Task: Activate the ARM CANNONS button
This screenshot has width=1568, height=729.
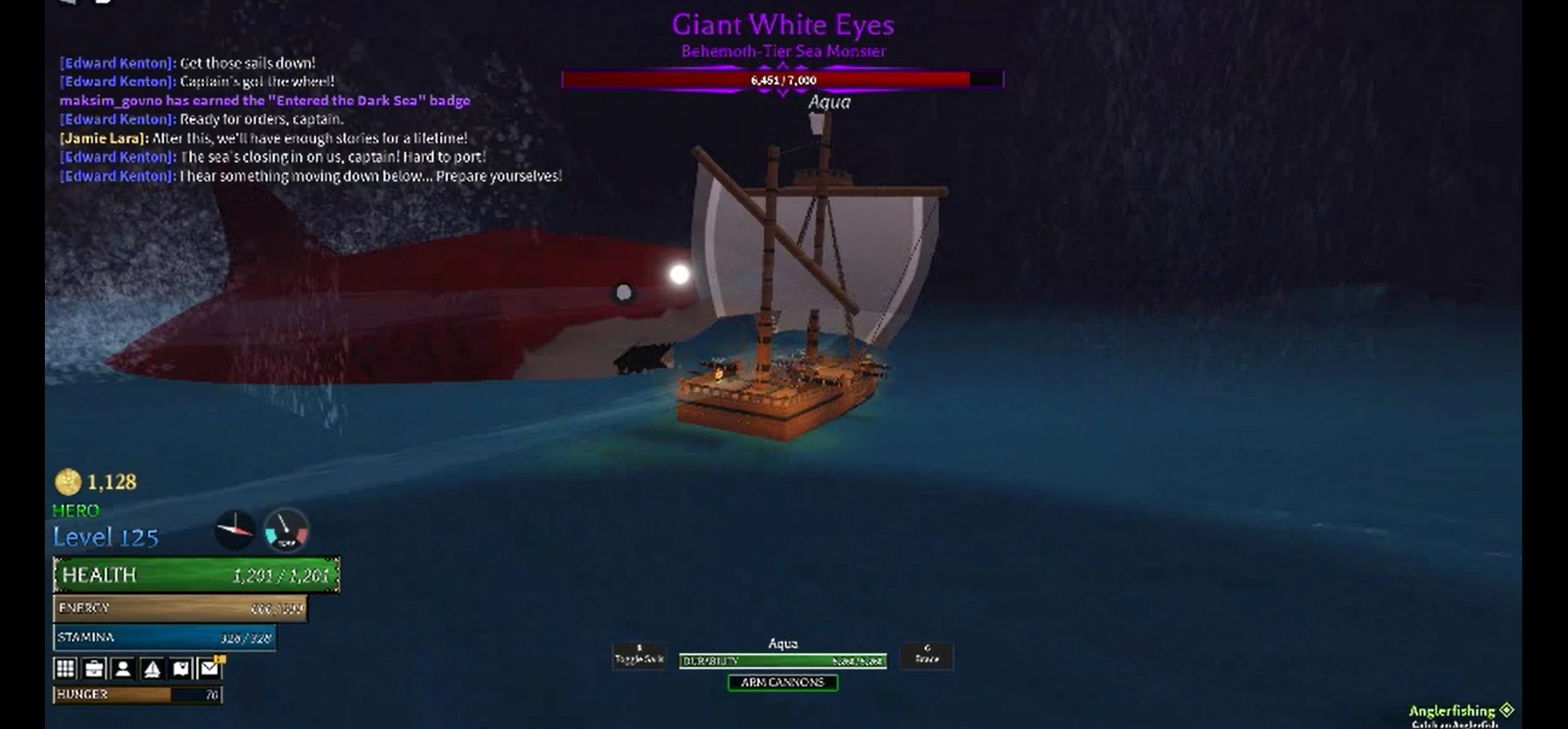Action: click(782, 683)
